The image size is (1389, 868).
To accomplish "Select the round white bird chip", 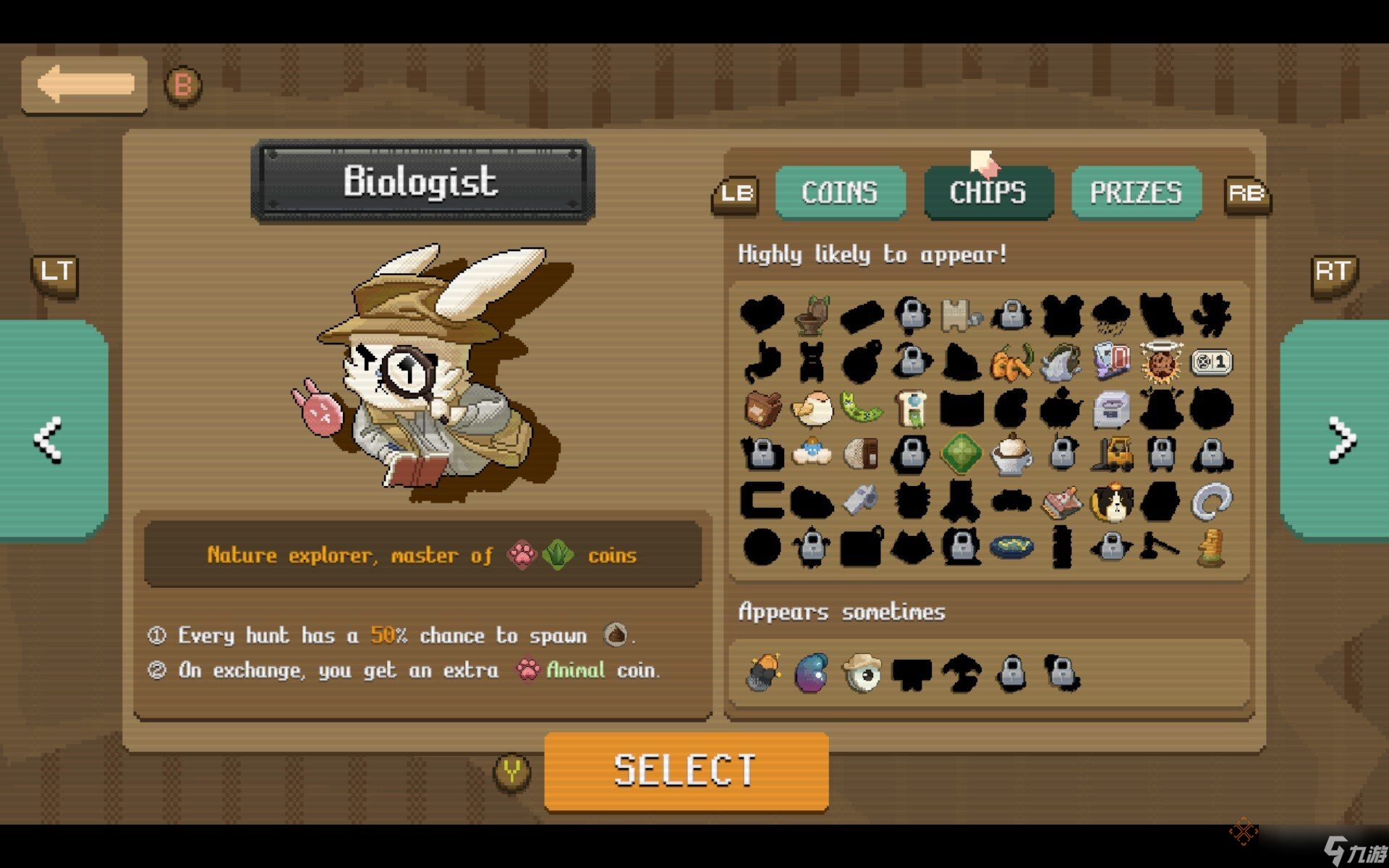I will pos(812,409).
